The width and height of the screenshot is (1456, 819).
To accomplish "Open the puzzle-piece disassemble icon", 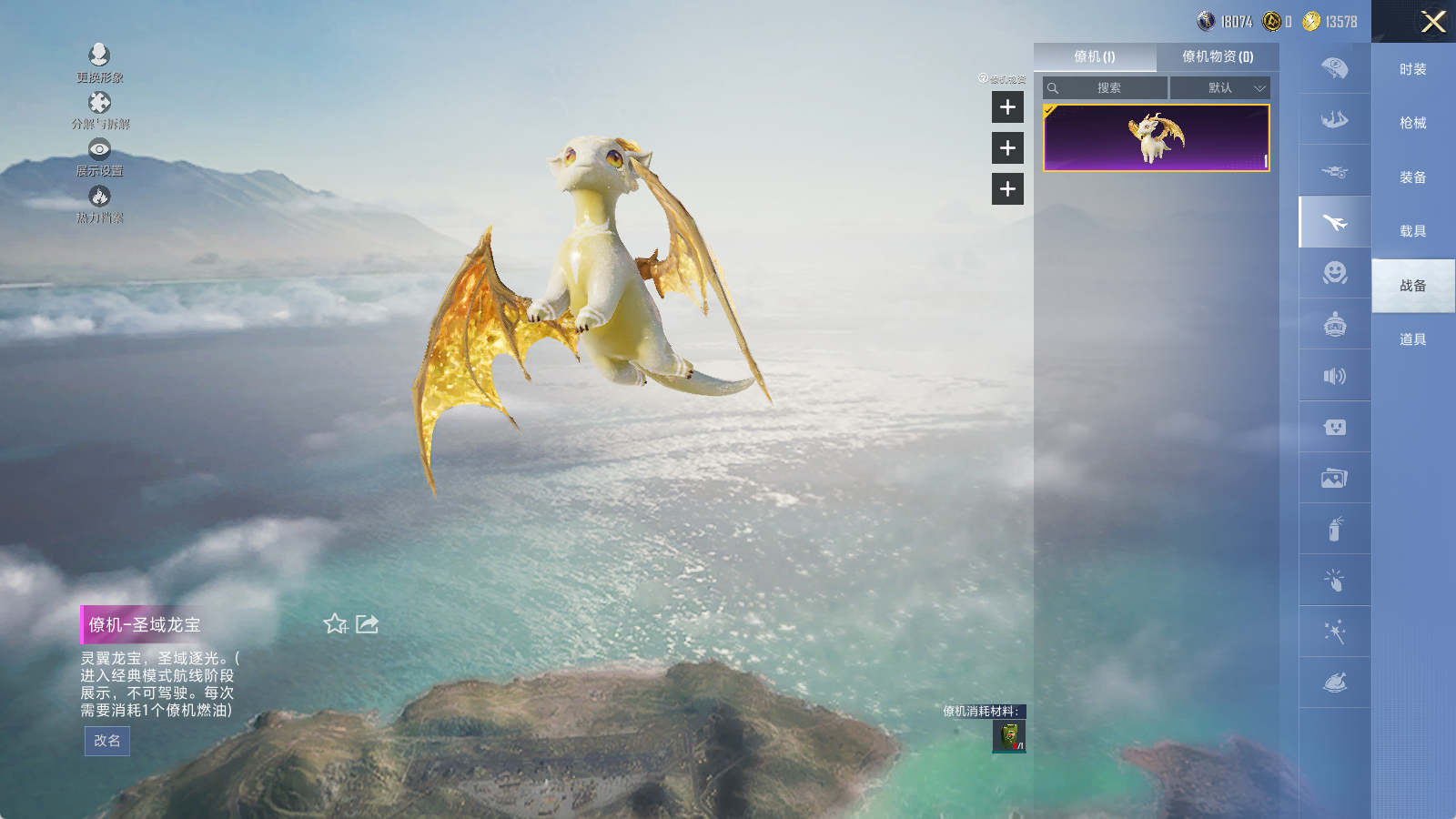I will coord(99,103).
